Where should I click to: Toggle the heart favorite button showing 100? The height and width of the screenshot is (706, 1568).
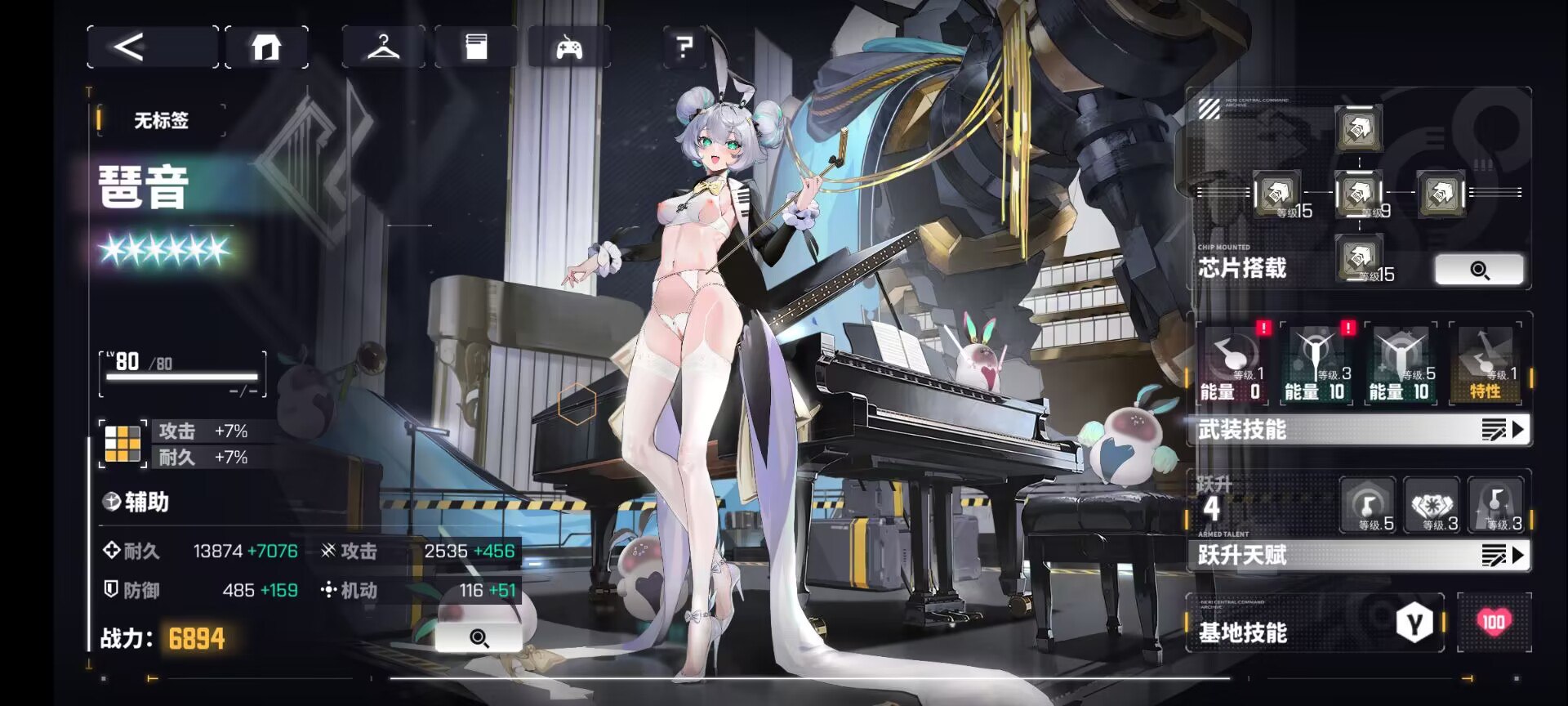tap(1494, 623)
